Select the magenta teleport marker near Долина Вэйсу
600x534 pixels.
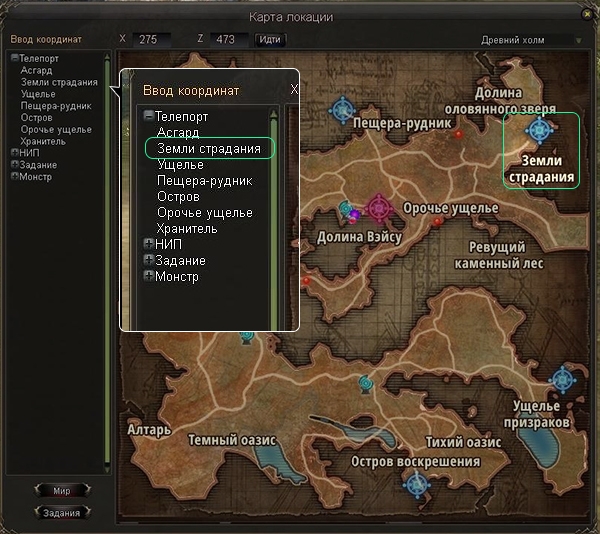[x=379, y=208]
